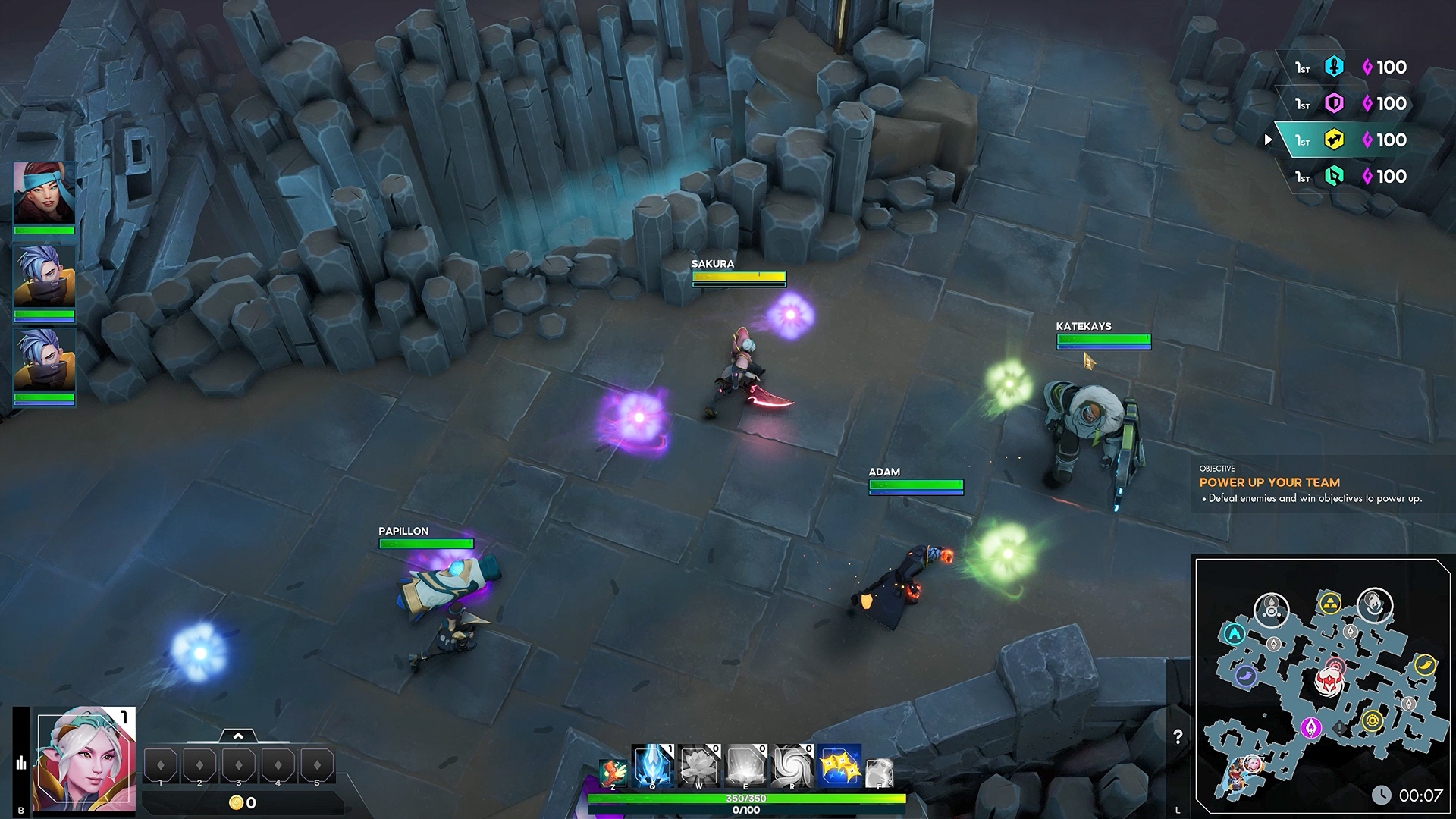1456x819 pixels.
Task: Activate the blue ice crystal Q ability
Action: tap(651, 764)
